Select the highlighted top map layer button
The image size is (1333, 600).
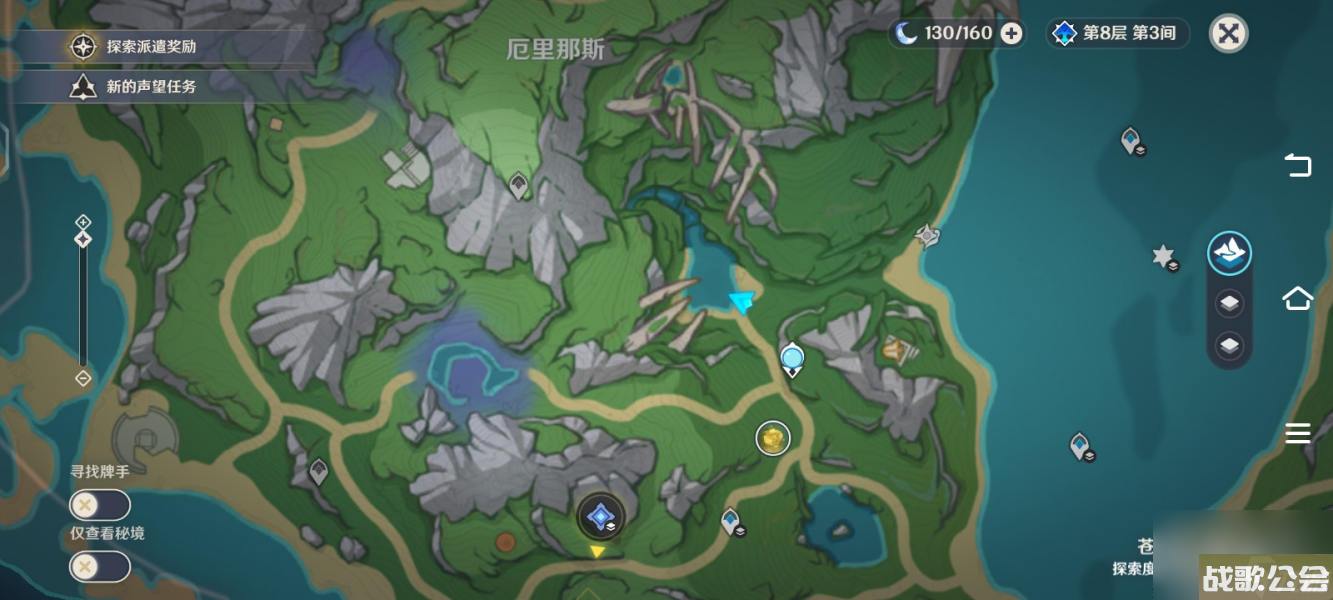point(1229,253)
